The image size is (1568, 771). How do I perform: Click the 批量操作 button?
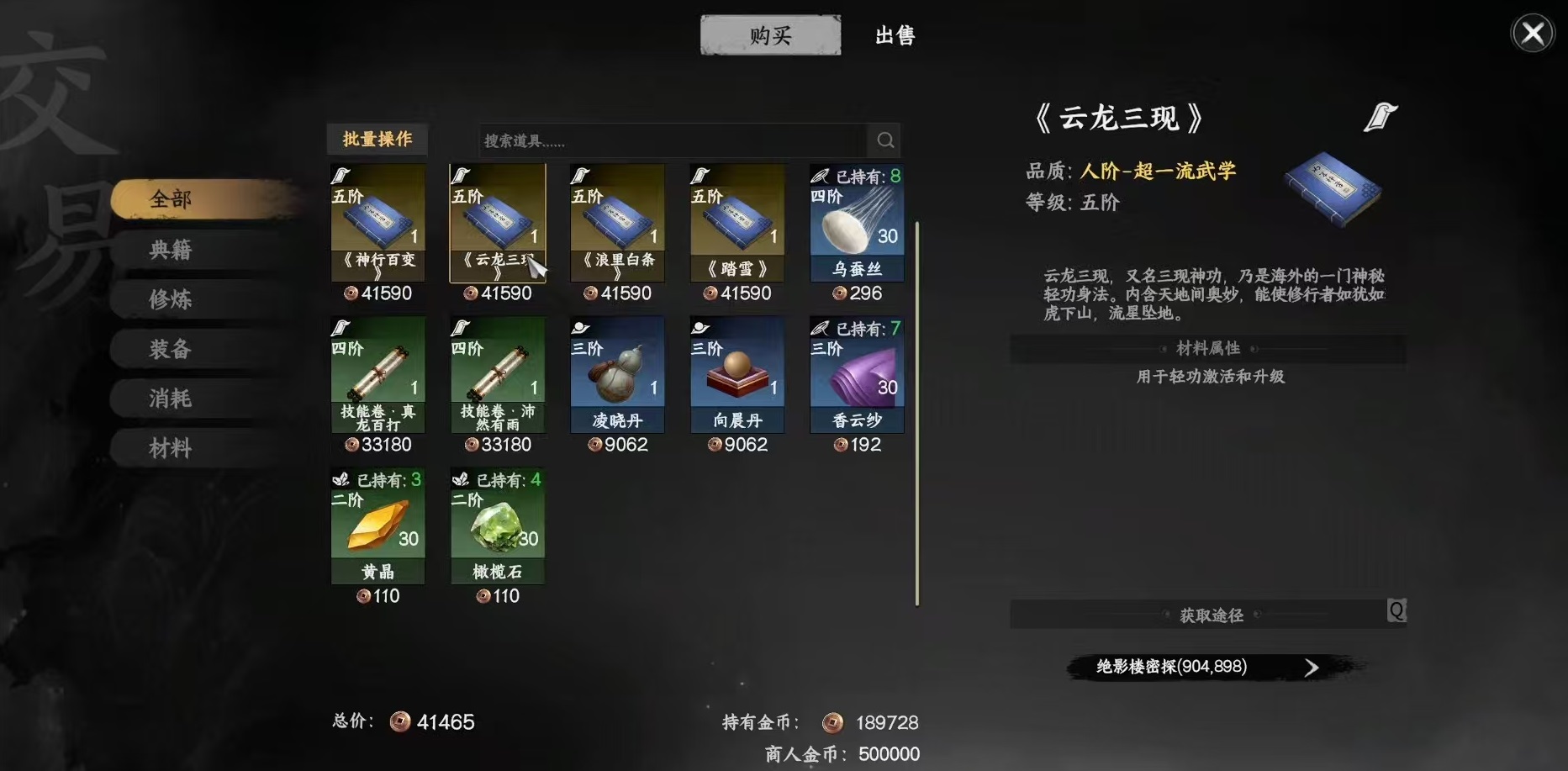coord(377,140)
